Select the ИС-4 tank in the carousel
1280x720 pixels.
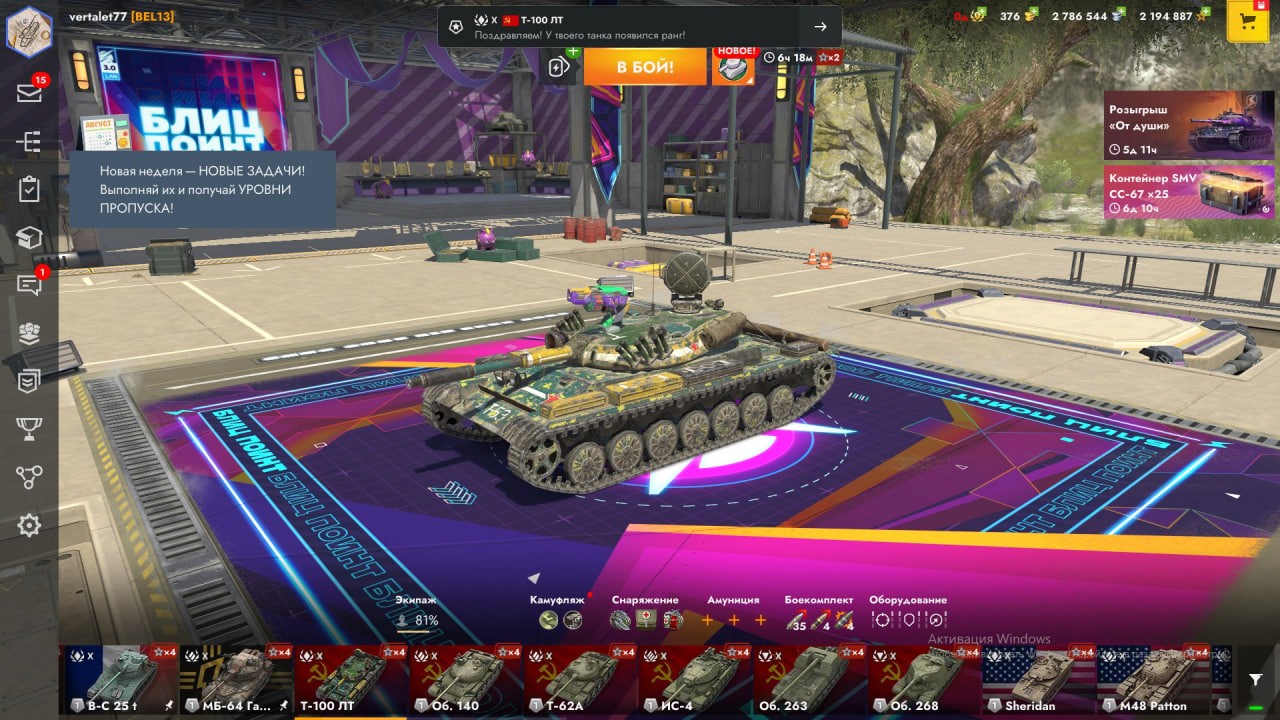click(694, 680)
